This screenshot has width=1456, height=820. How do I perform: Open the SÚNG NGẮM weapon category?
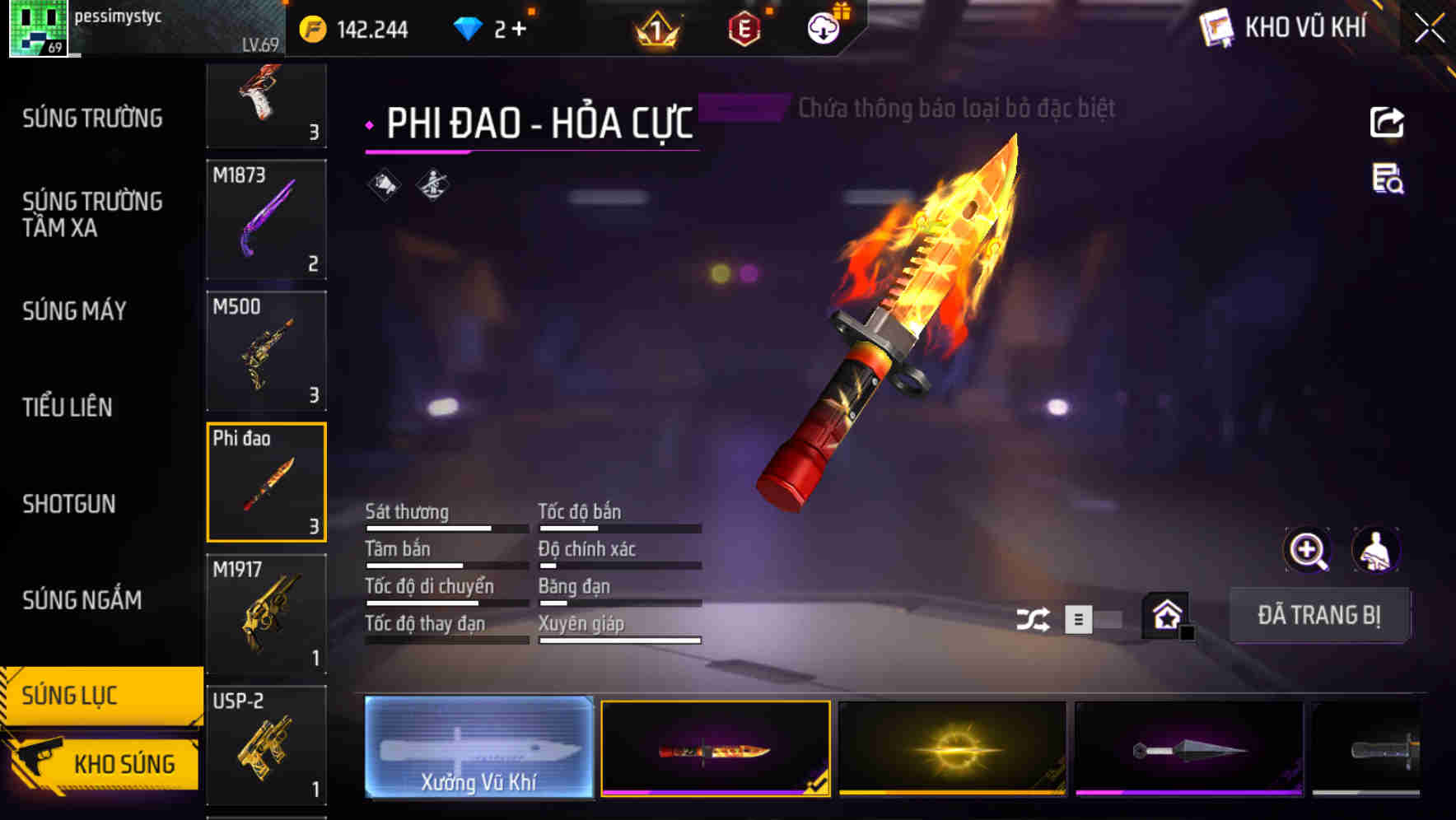point(83,600)
